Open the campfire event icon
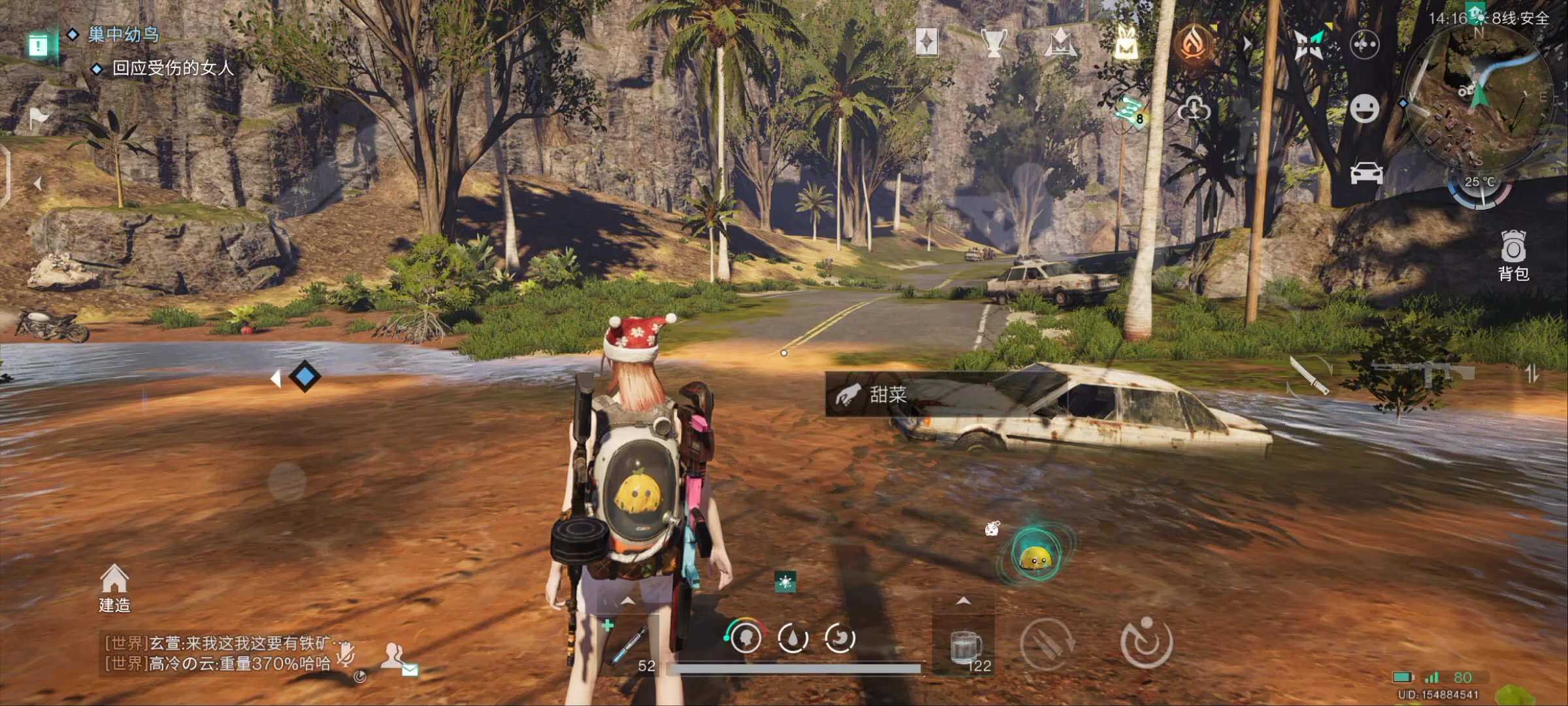 pos(1194,43)
